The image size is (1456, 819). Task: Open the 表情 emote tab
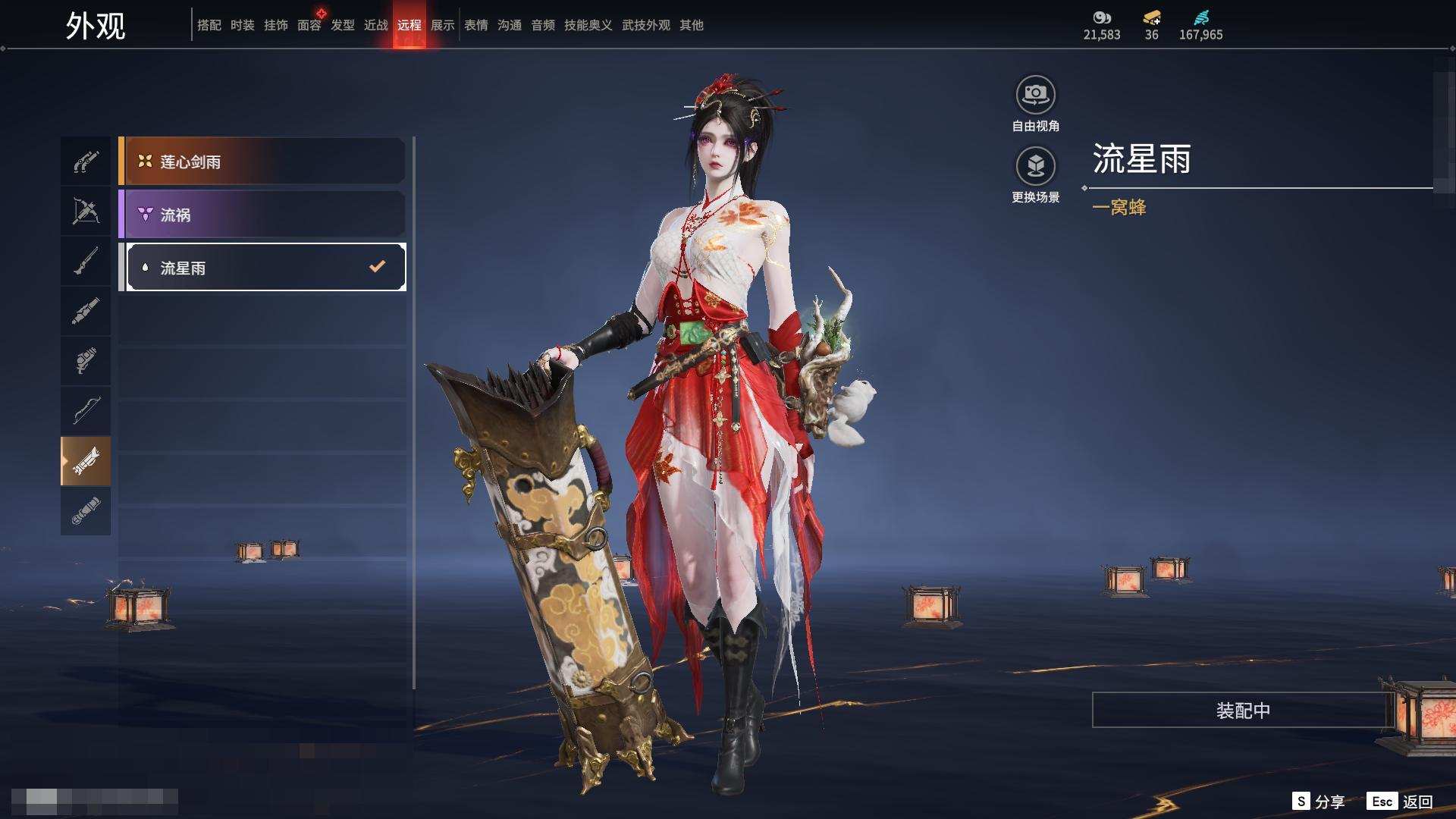coord(476,25)
